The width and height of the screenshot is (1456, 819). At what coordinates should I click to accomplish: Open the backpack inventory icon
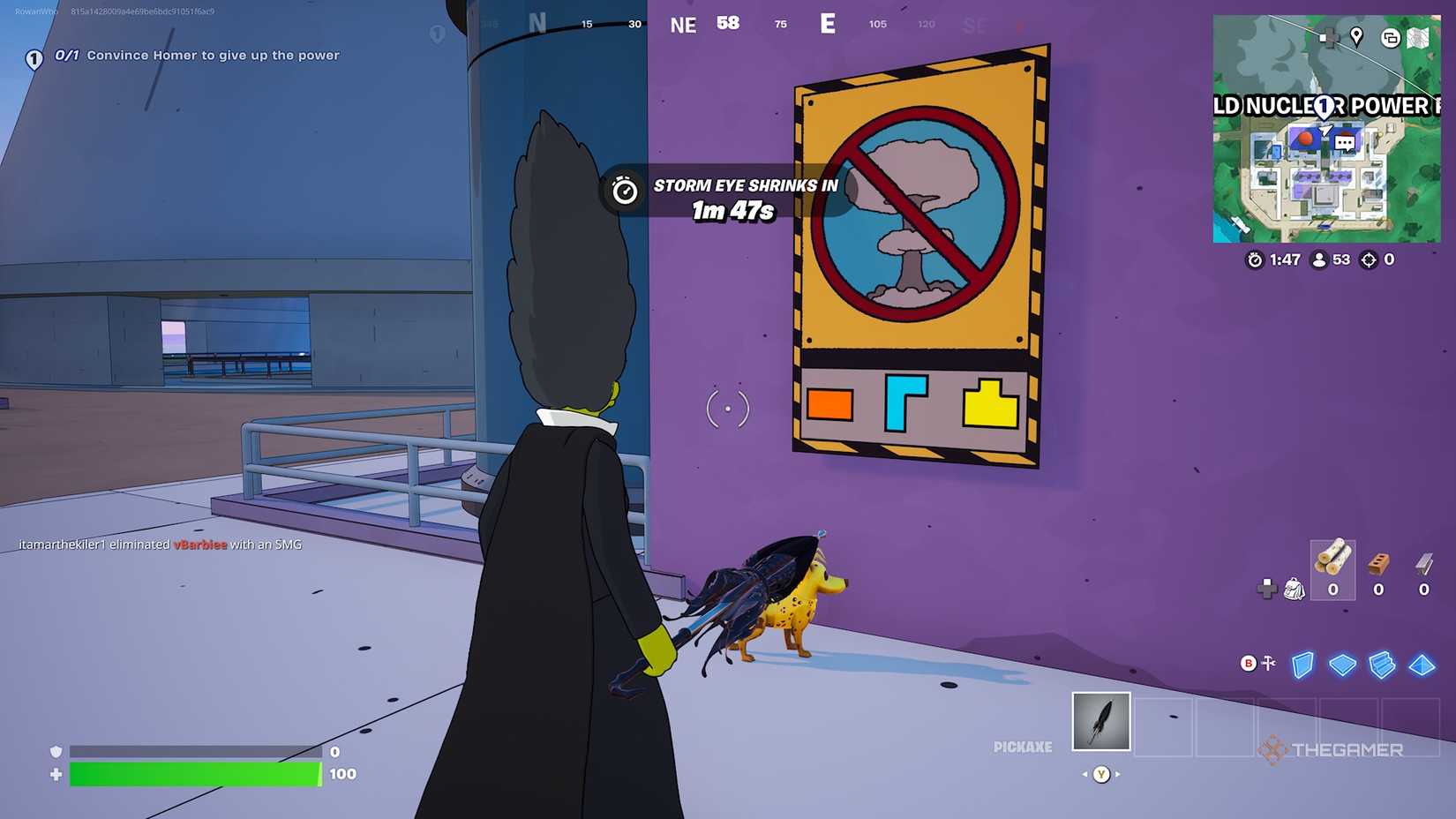(1294, 590)
